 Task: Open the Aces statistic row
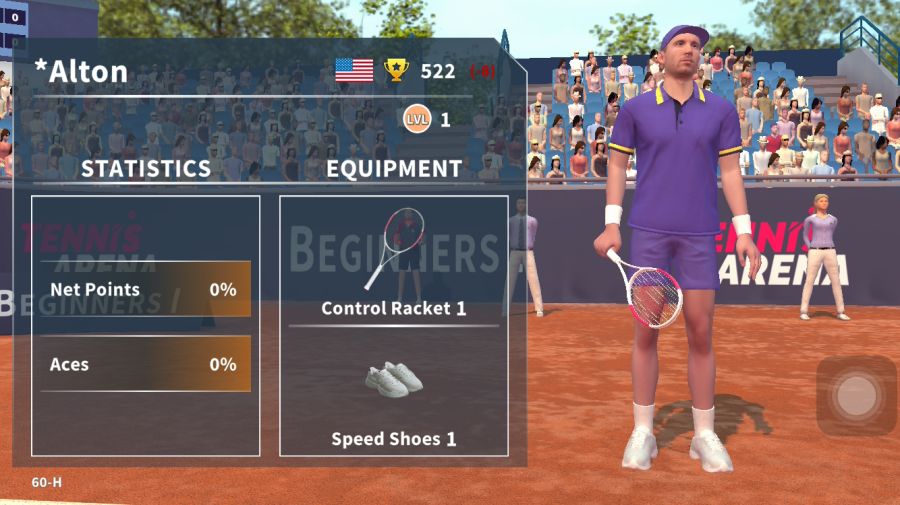point(145,364)
